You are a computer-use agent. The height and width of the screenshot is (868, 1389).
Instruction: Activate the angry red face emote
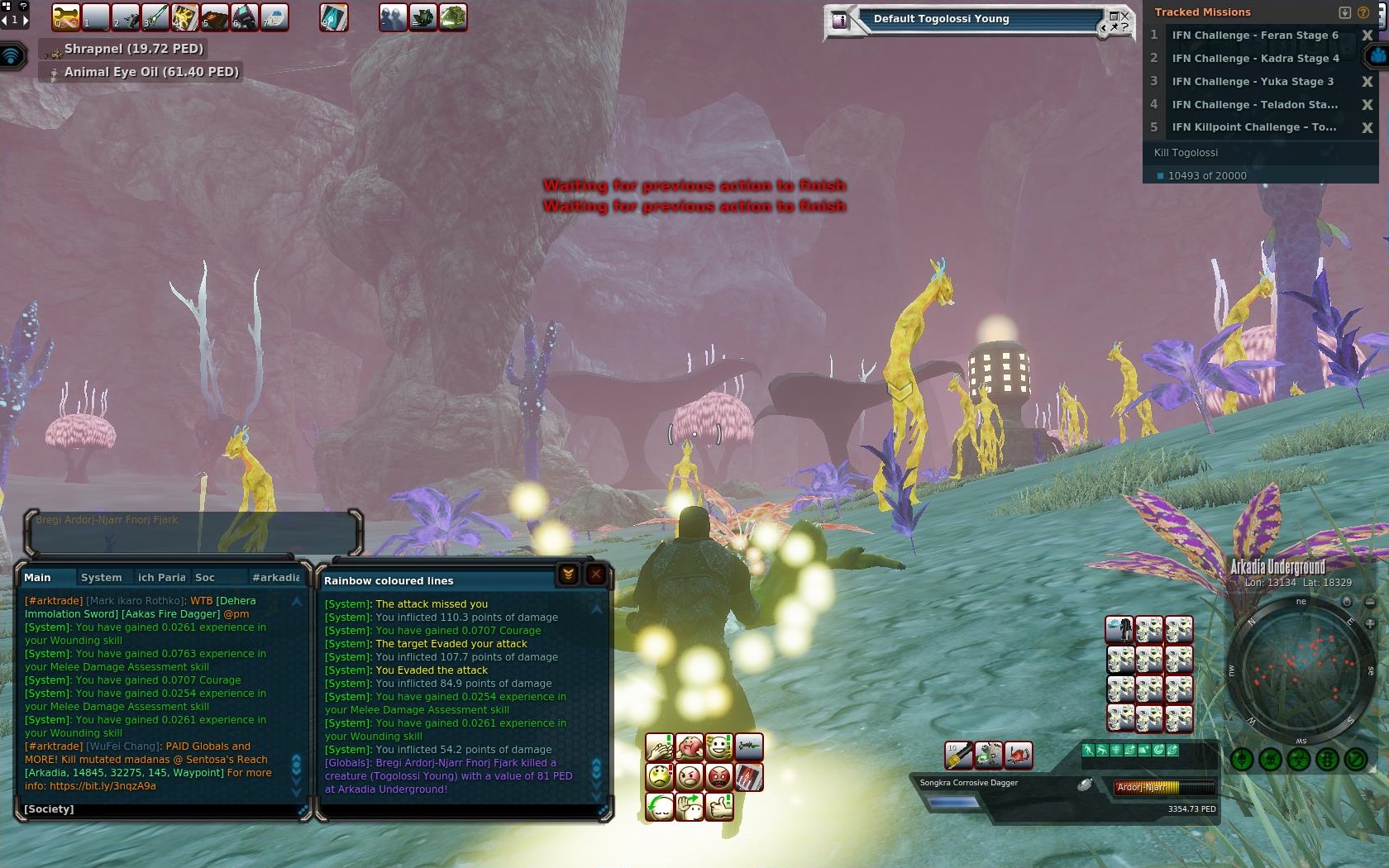coord(718,777)
